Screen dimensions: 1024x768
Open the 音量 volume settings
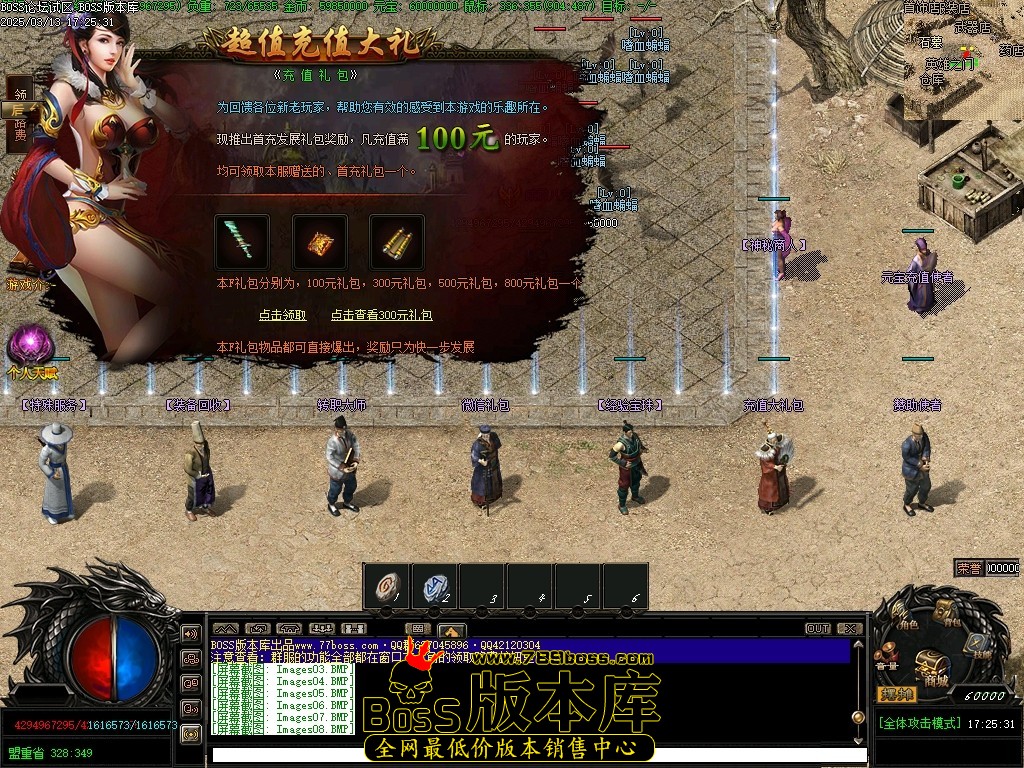click(887, 655)
